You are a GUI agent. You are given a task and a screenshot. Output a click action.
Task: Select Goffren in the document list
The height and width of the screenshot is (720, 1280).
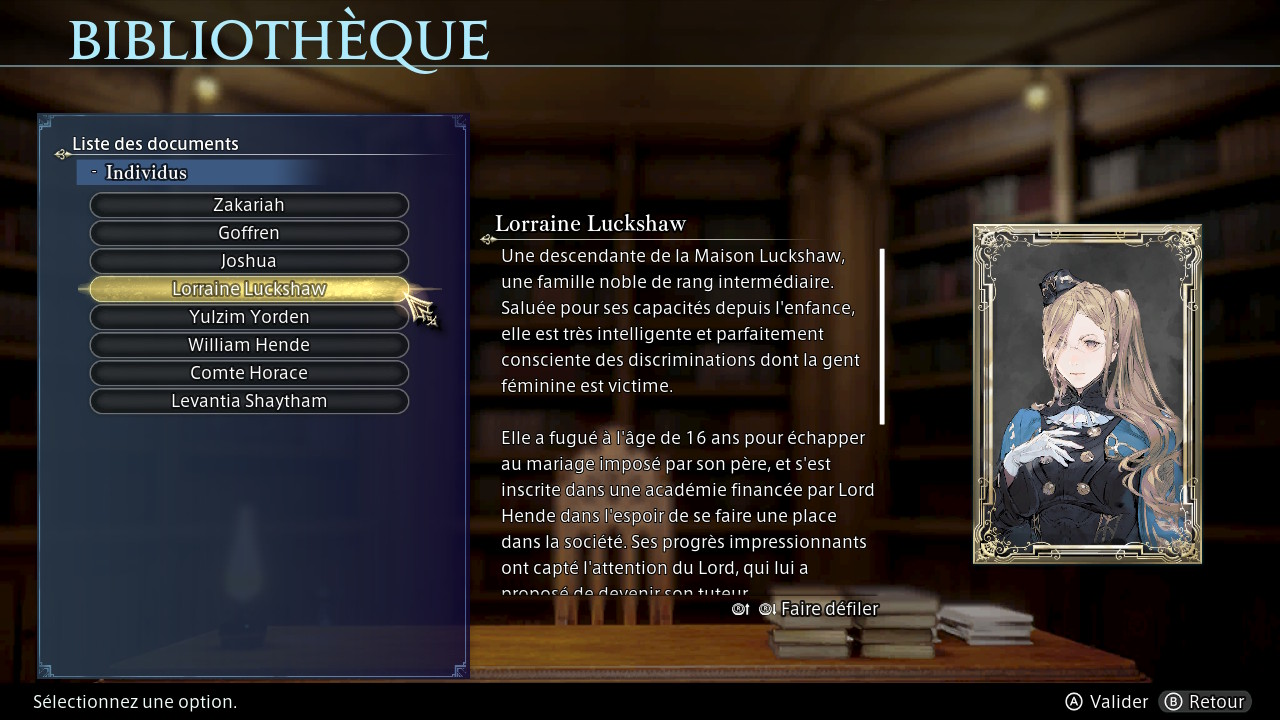(x=249, y=233)
